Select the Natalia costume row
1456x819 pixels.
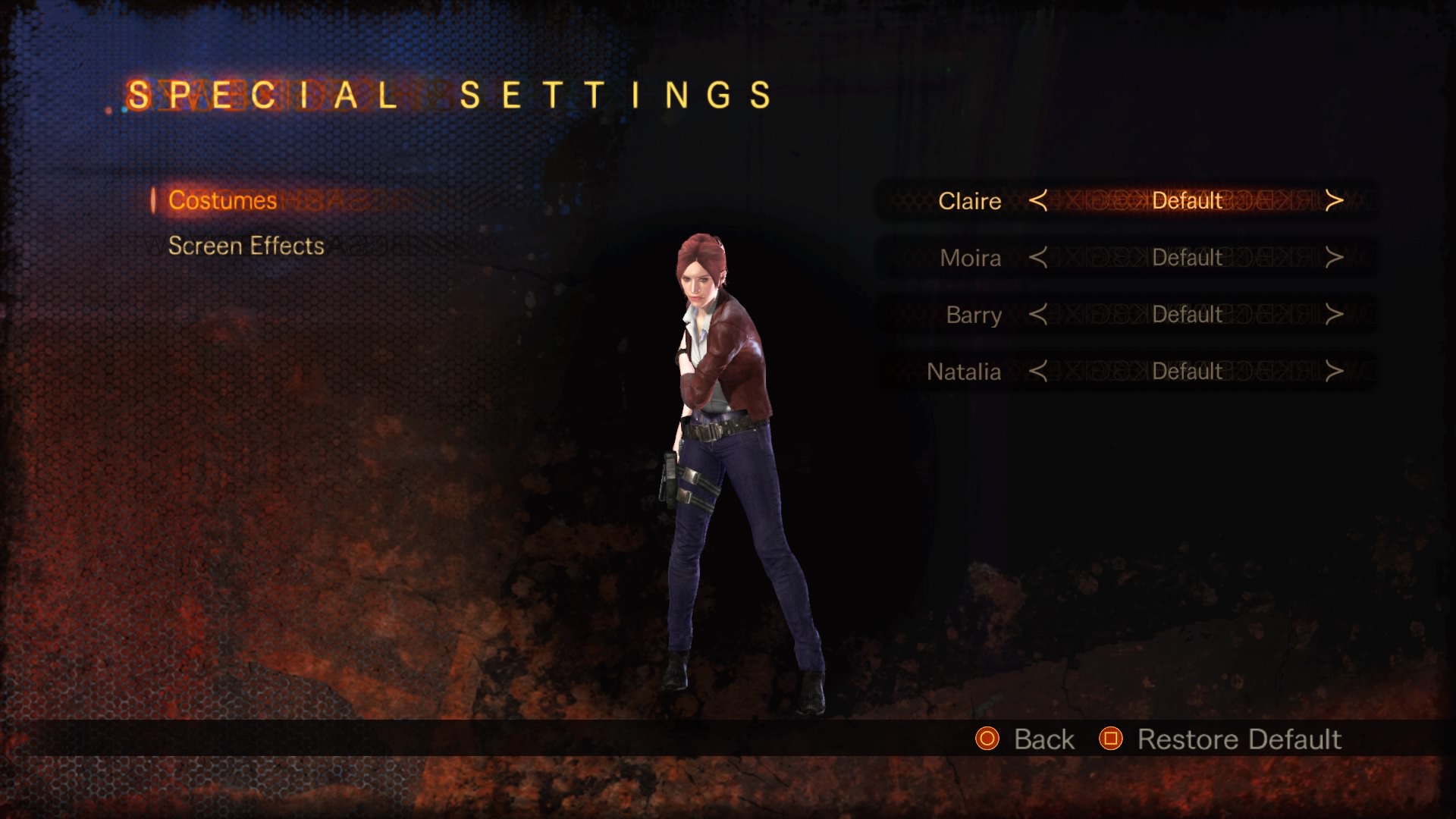coord(964,372)
